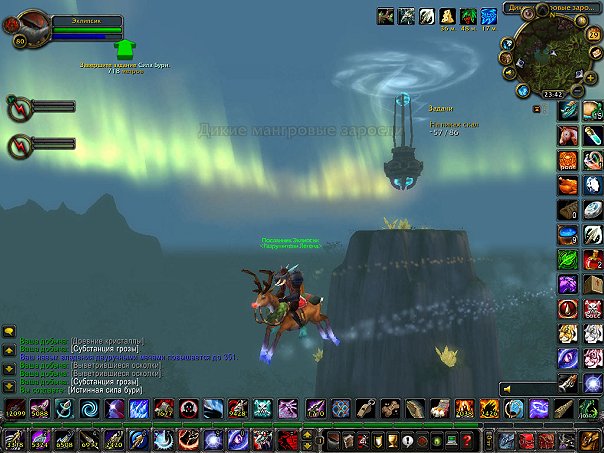Activate the blue swirl spell on action bar
Screen dimensions: 604x453
point(89,408)
